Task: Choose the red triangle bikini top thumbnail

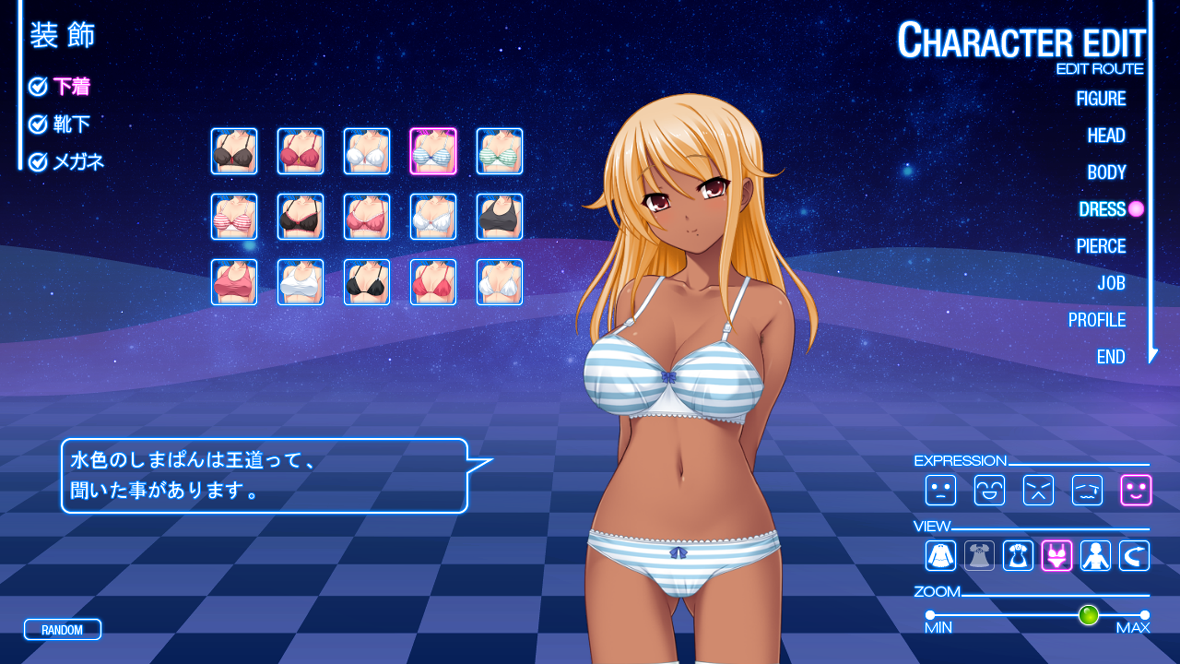Action: click(433, 282)
